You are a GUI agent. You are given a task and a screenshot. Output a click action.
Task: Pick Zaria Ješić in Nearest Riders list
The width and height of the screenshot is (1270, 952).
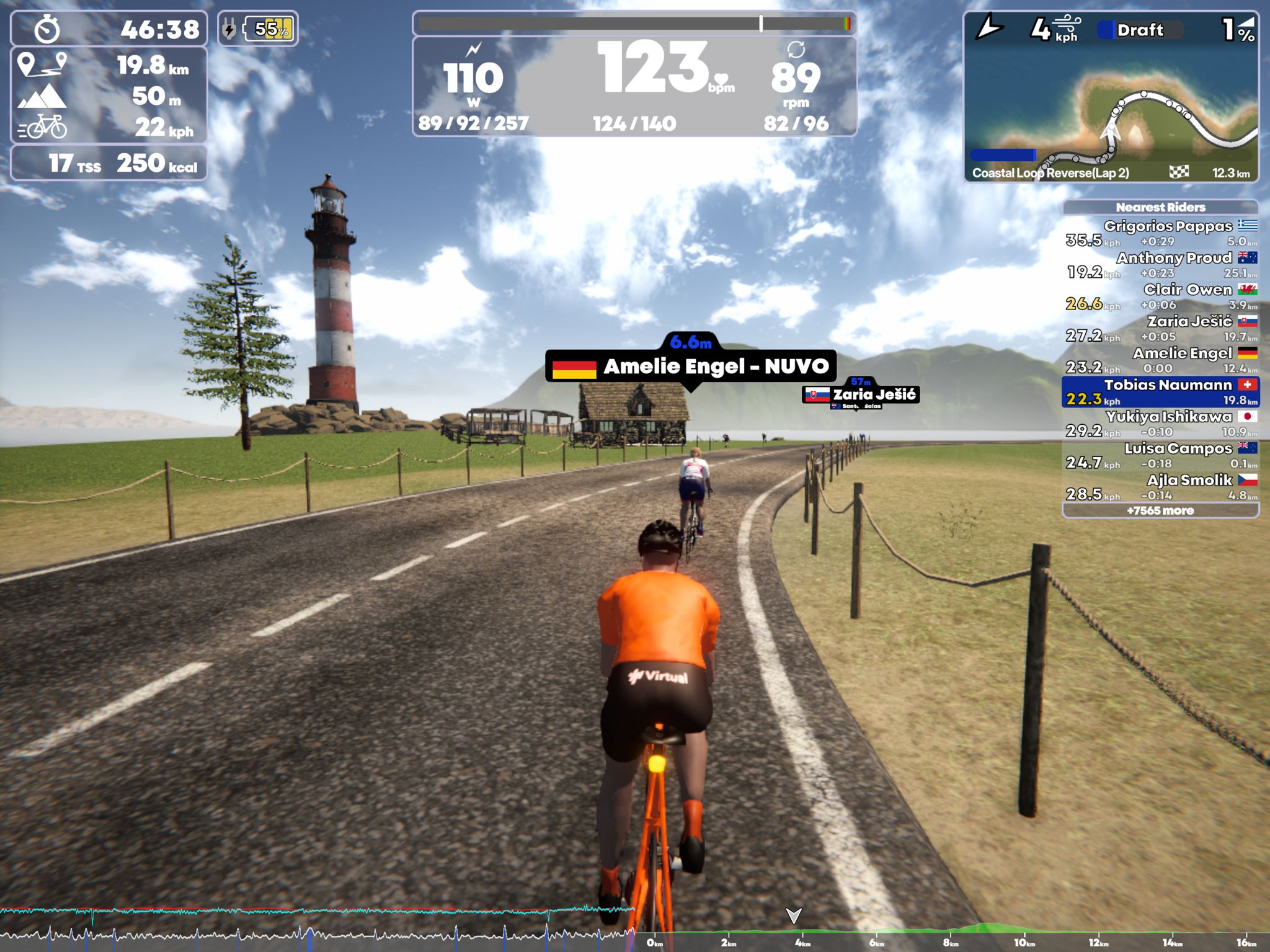coord(1160,329)
